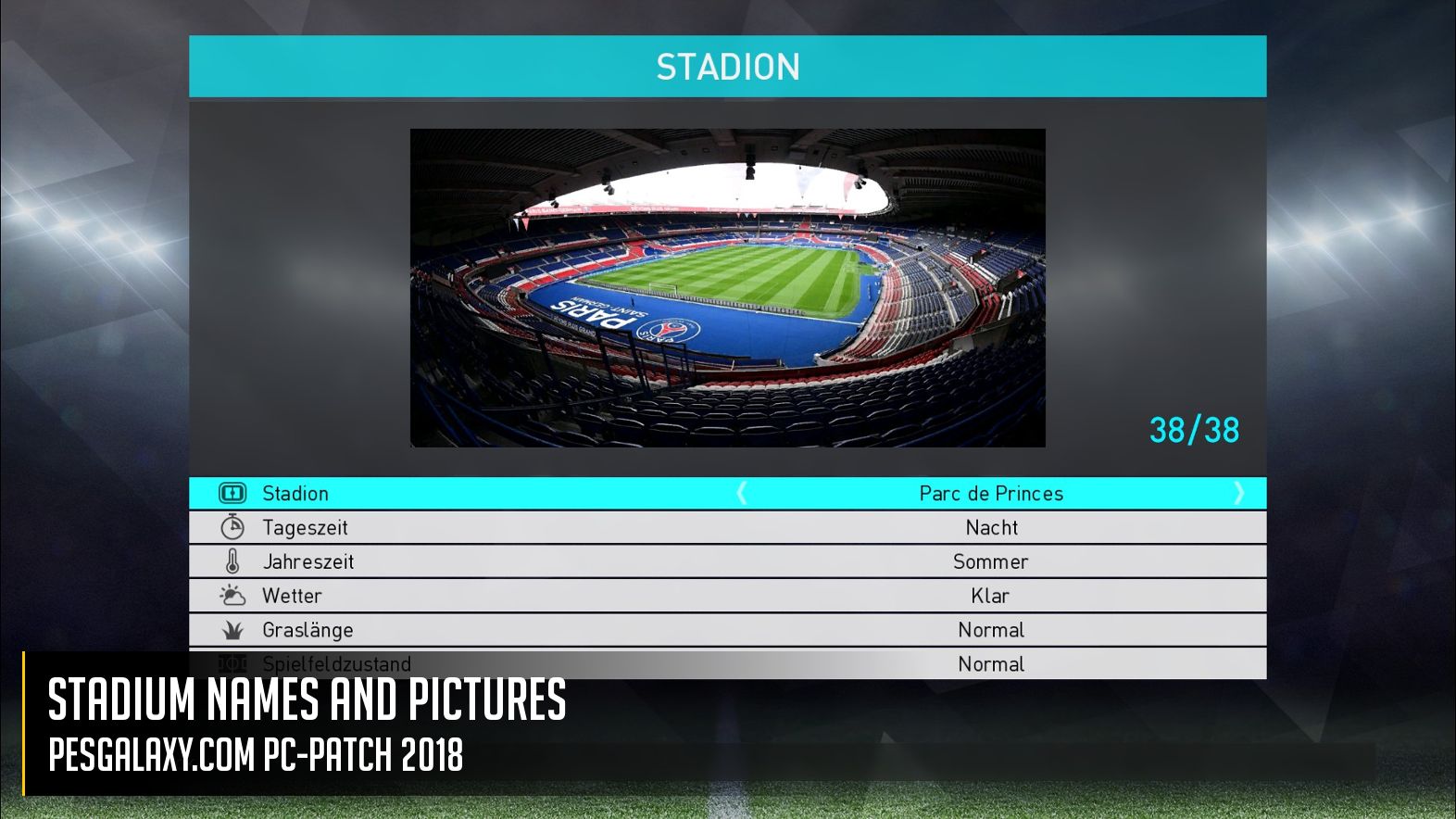Click the Parc des Princes stadium preview image
The width and height of the screenshot is (1456, 819).
point(727,287)
